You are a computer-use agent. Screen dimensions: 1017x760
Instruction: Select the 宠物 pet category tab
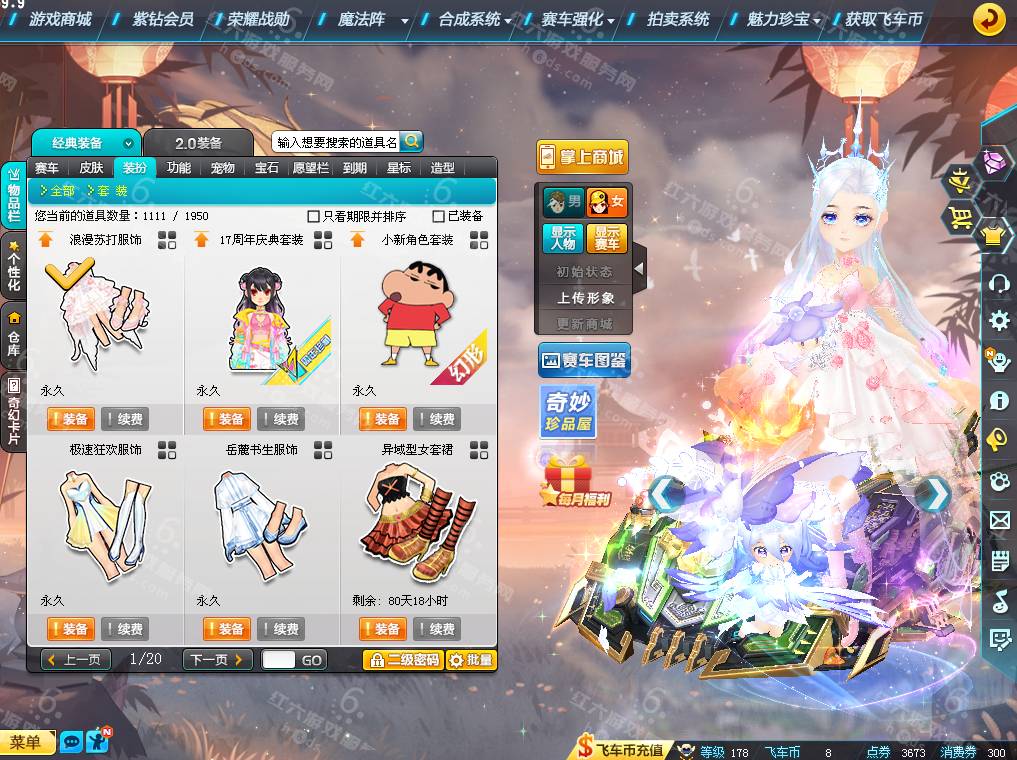coord(223,168)
